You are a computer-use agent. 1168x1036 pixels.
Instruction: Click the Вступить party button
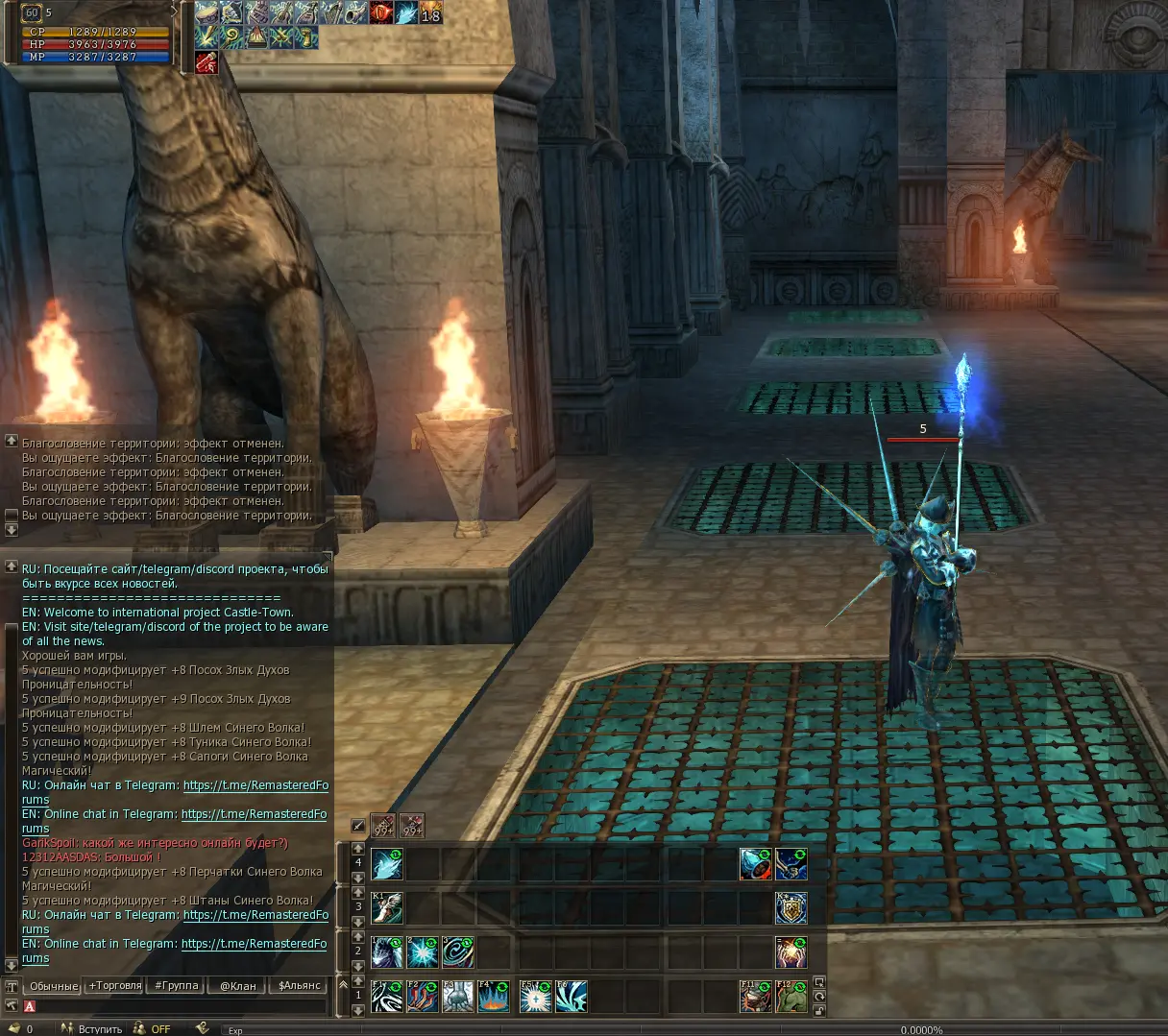pyautogui.click(x=100, y=1029)
